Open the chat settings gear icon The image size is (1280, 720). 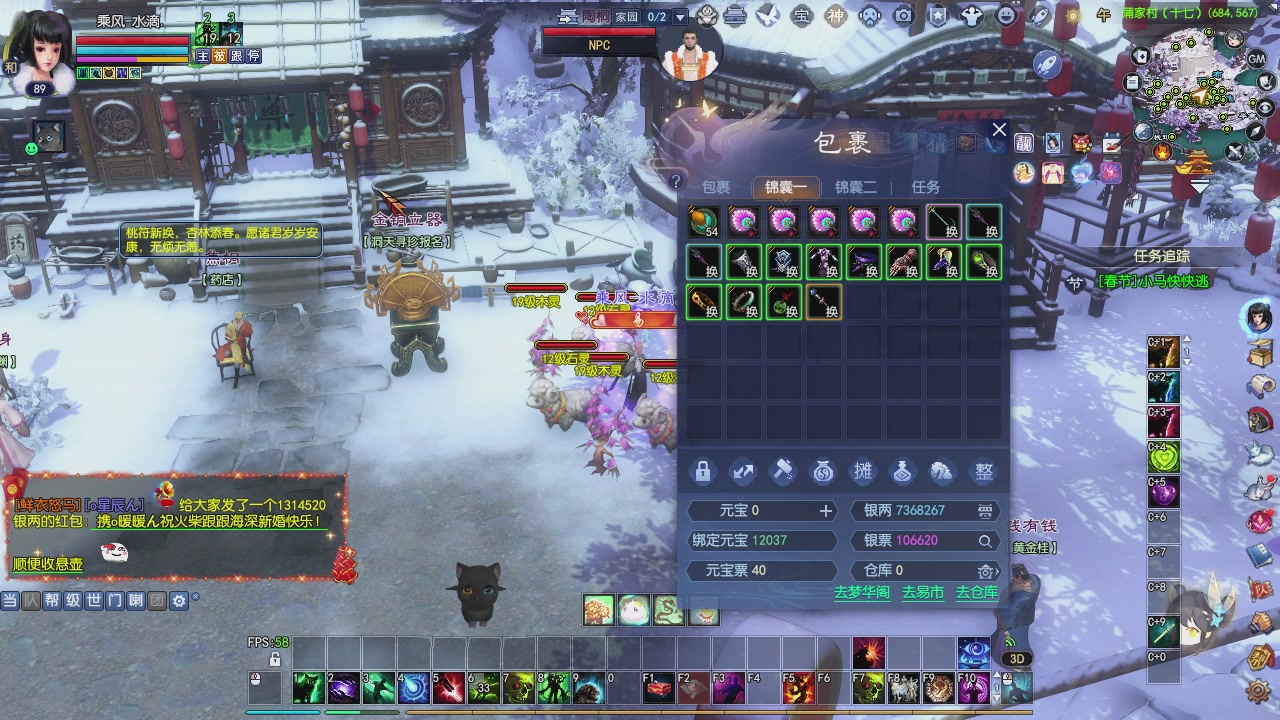point(179,601)
